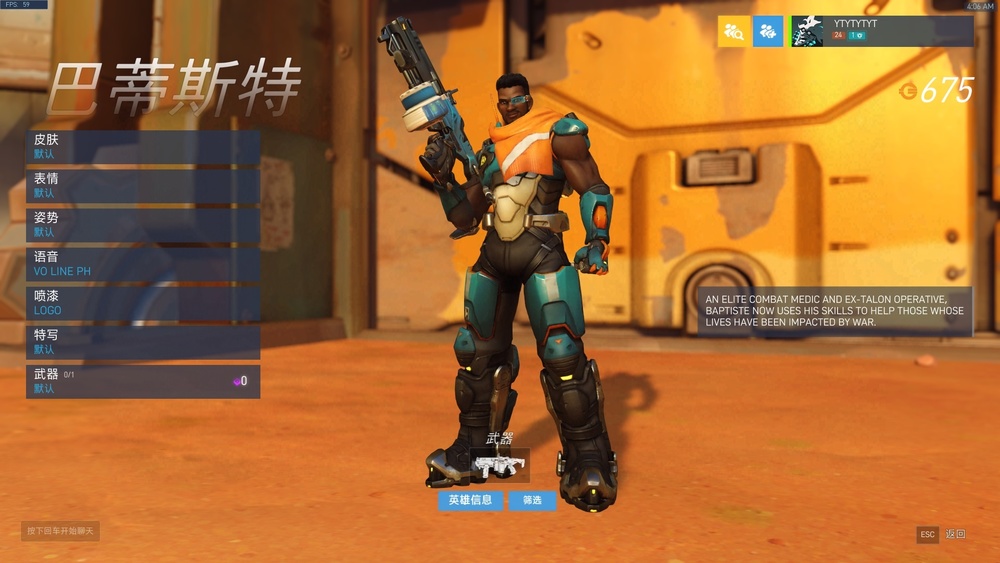Select the weapon thumbnail under 武器
This screenshot has width=1000, height=563.
[499, 465]
